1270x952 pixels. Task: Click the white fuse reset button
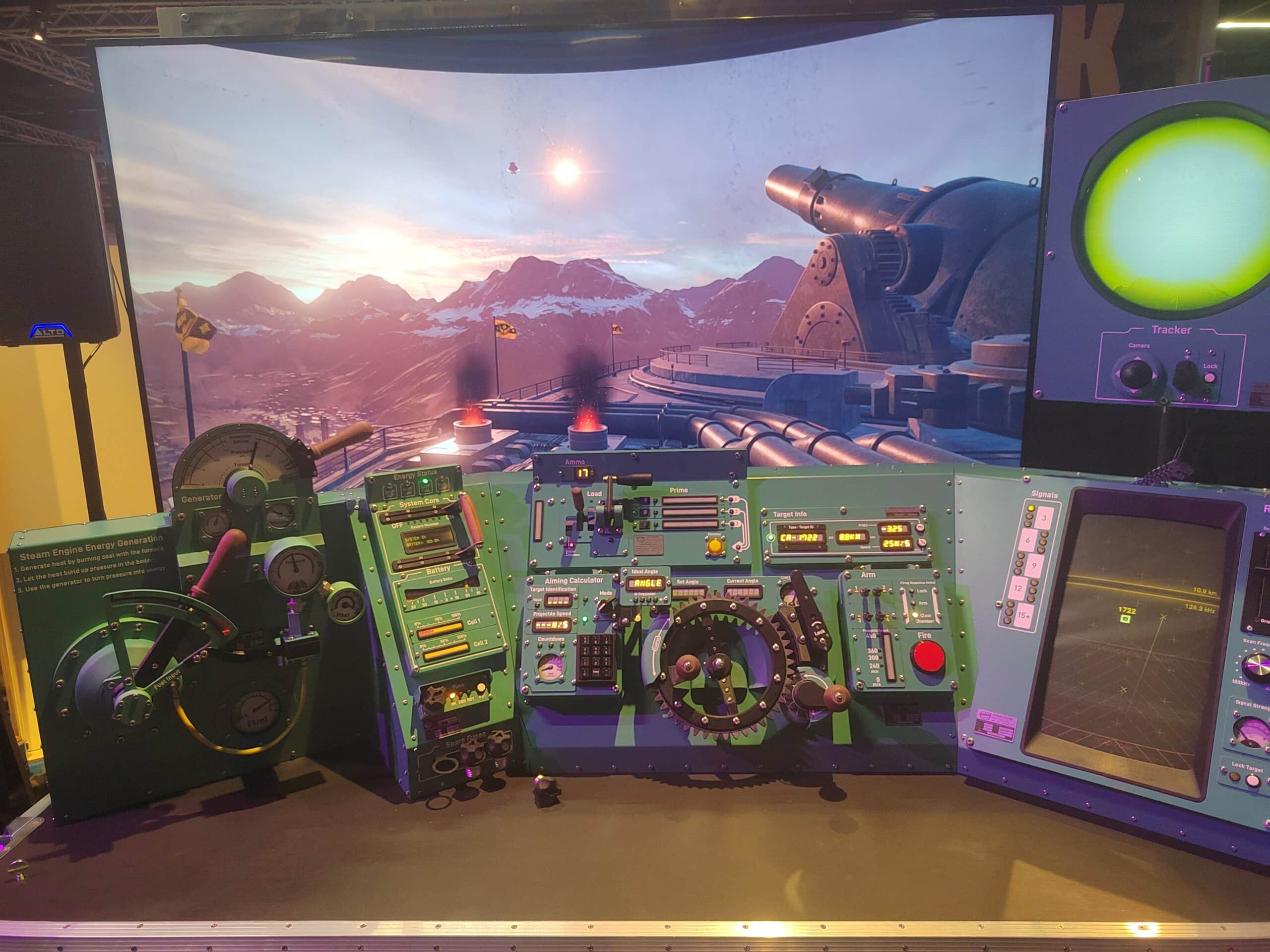481,688
